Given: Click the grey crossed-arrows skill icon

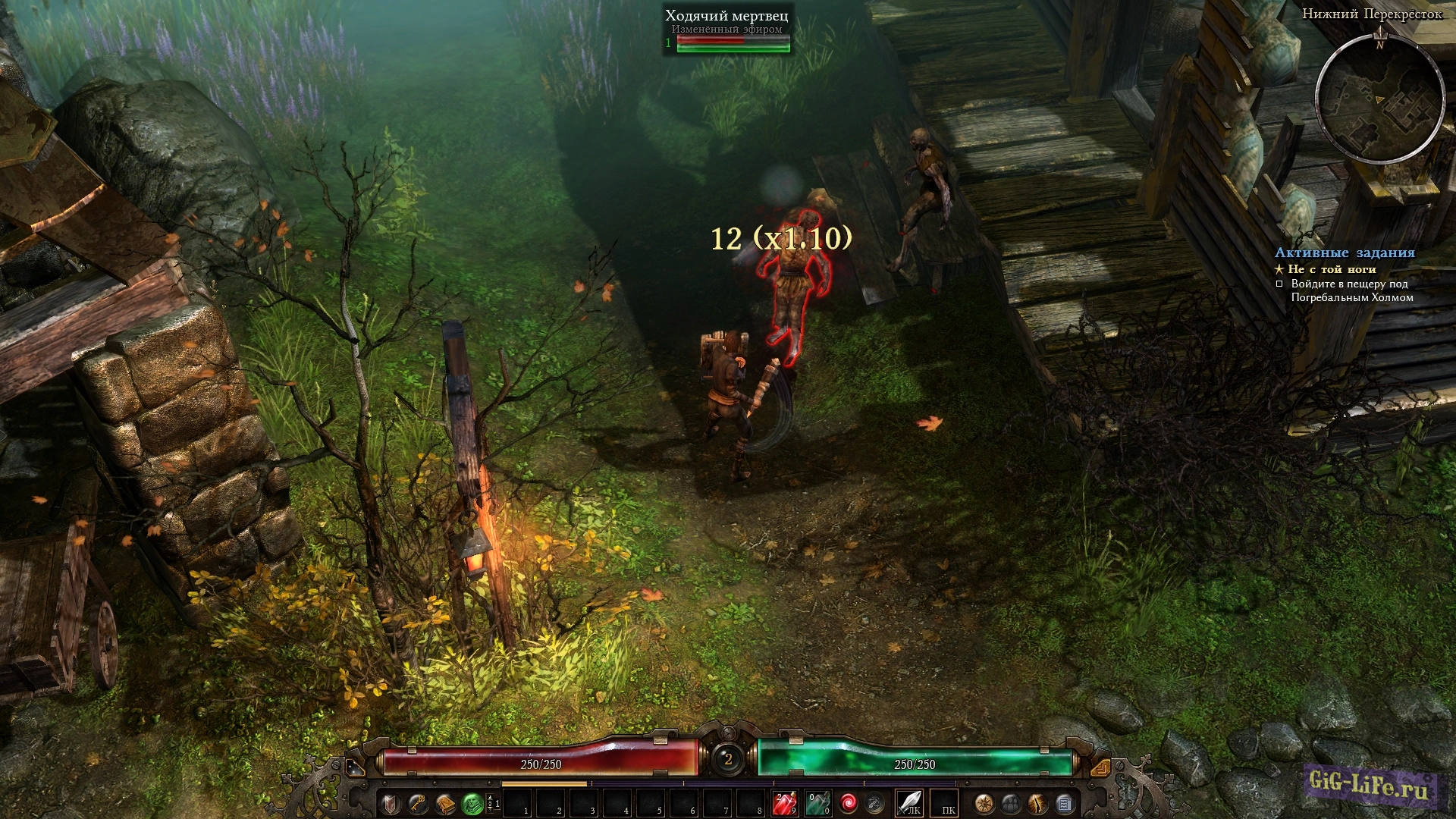Looking at the screenshot, I should tap(875, 803).
